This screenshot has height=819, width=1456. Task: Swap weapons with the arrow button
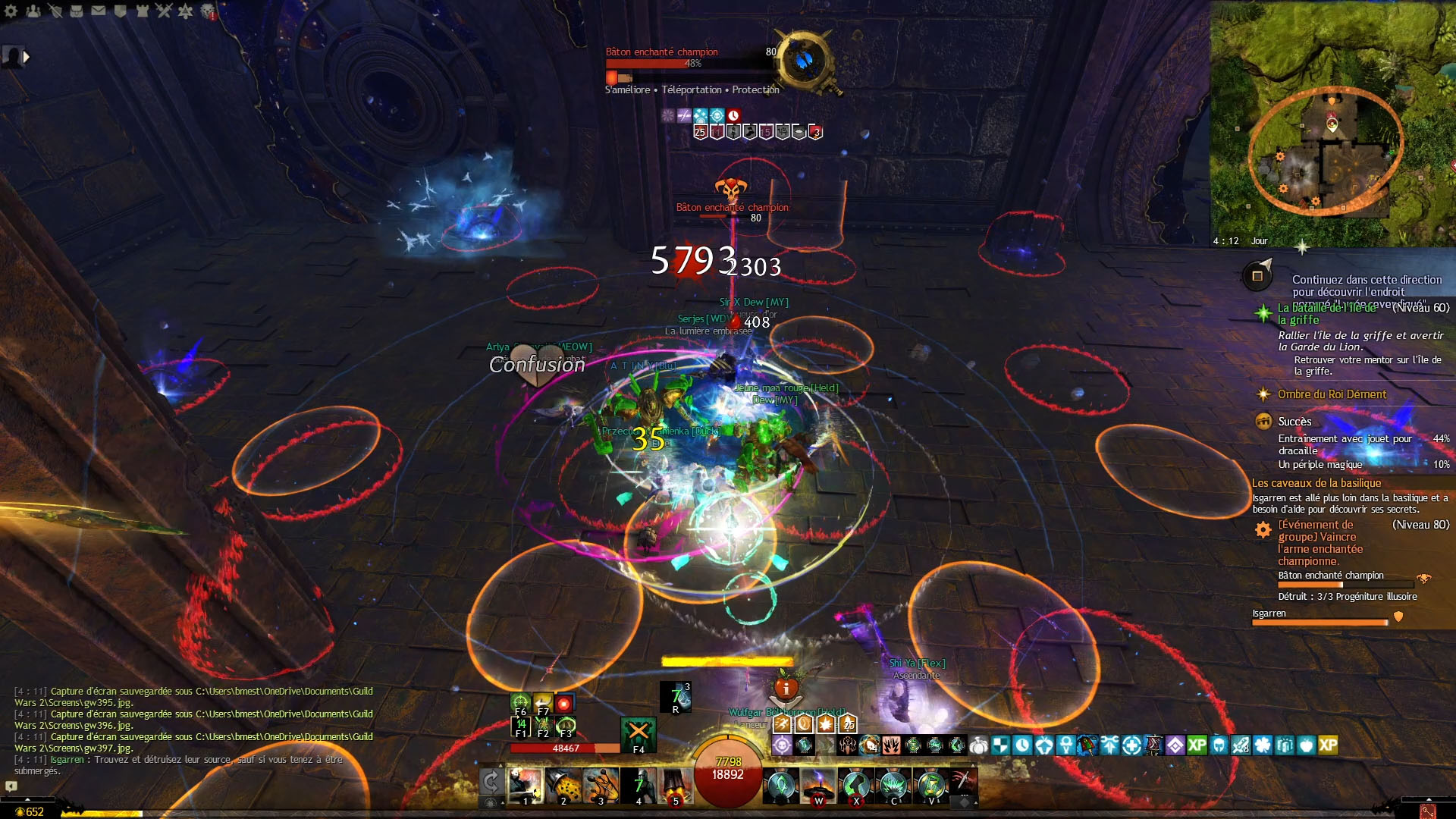tap(491, 781)
